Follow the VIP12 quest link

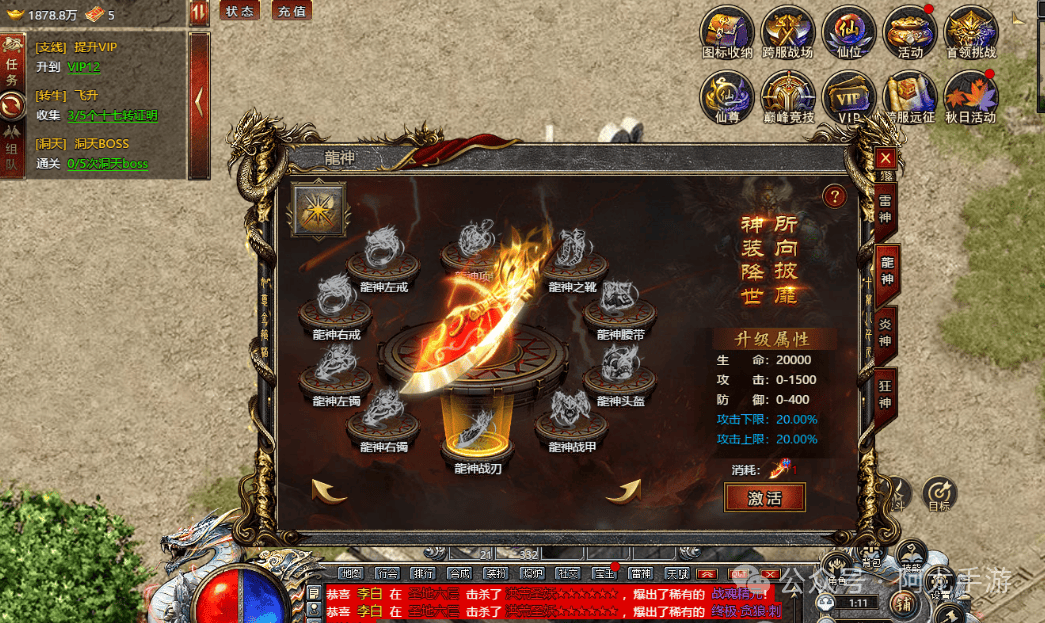coord(84,67)
